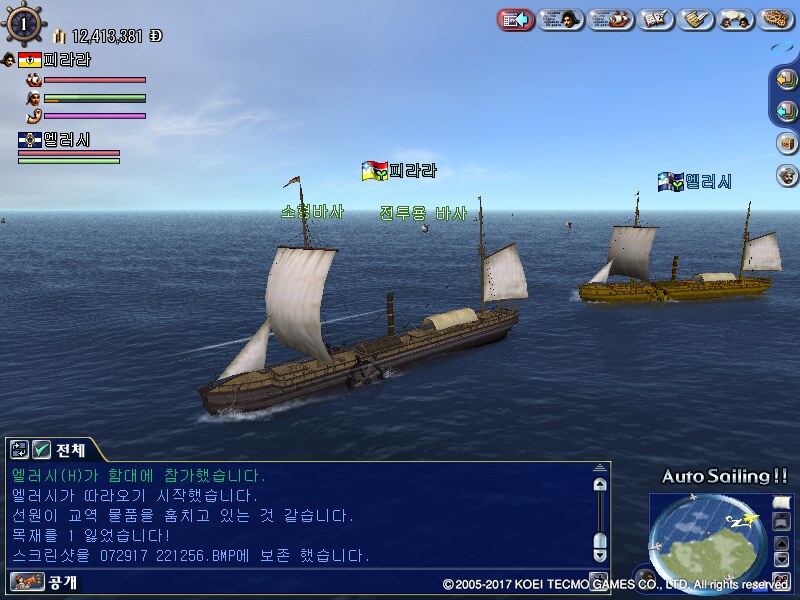
Task: Open the speech-bubble communication menu
Action: pos(735,19)
